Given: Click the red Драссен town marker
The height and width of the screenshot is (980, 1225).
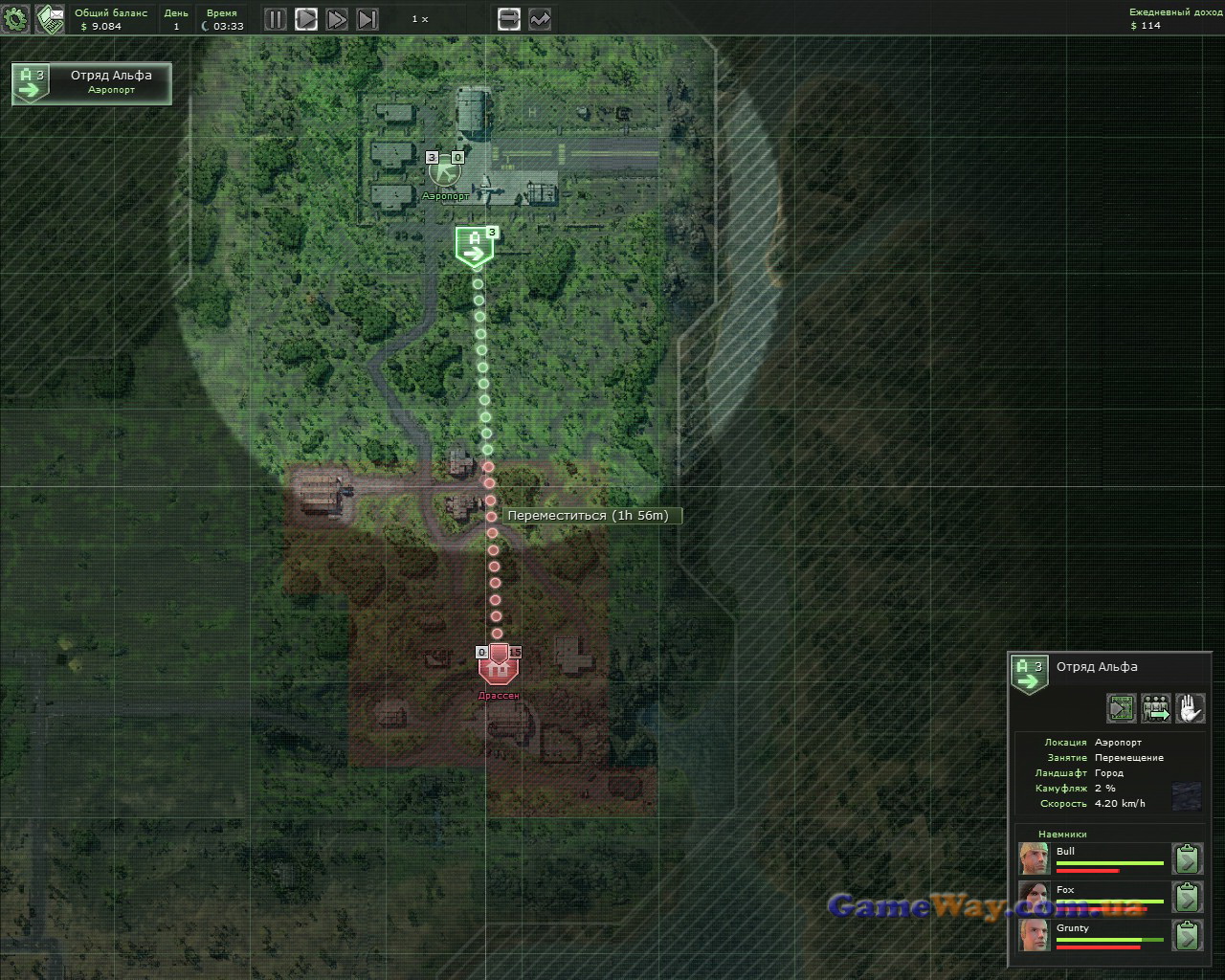Looking at the screenshot, I should pos(498,666).
